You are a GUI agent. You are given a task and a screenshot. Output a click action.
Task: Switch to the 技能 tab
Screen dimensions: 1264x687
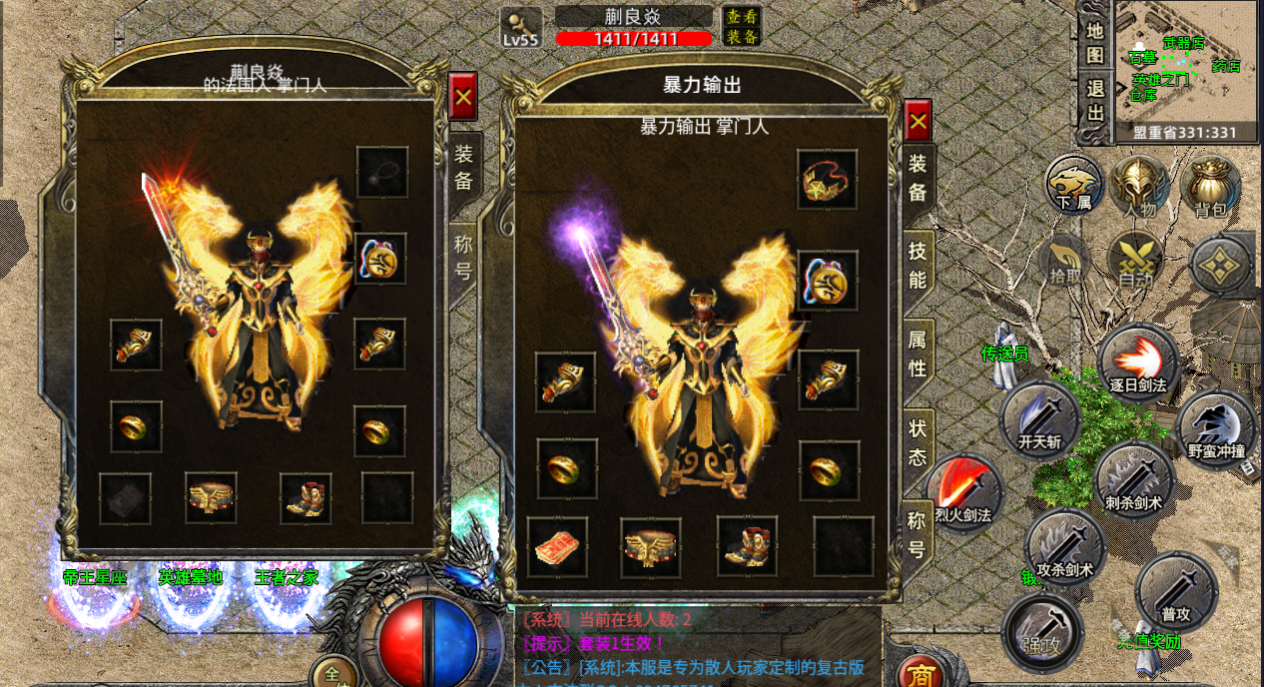[917, 267]
